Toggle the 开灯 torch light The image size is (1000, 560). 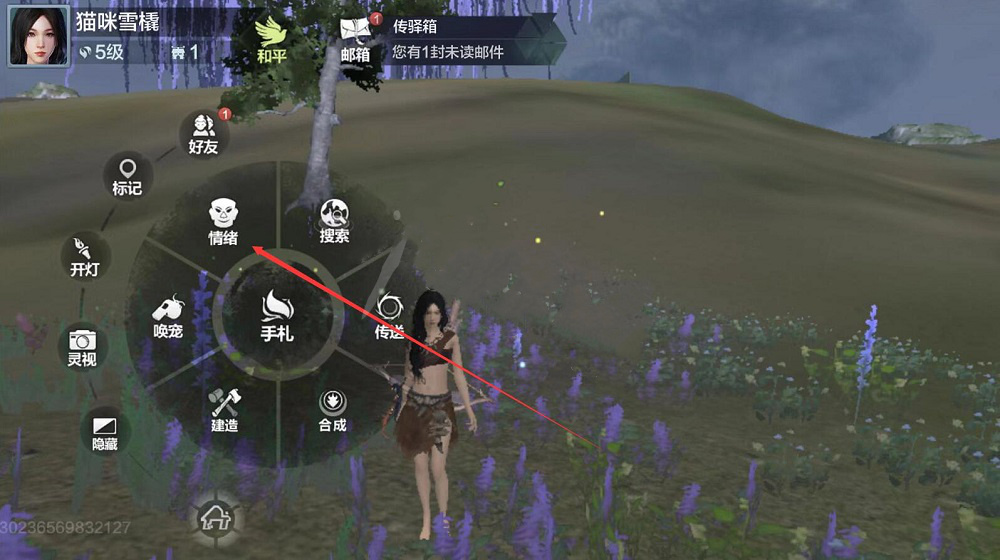85,256
